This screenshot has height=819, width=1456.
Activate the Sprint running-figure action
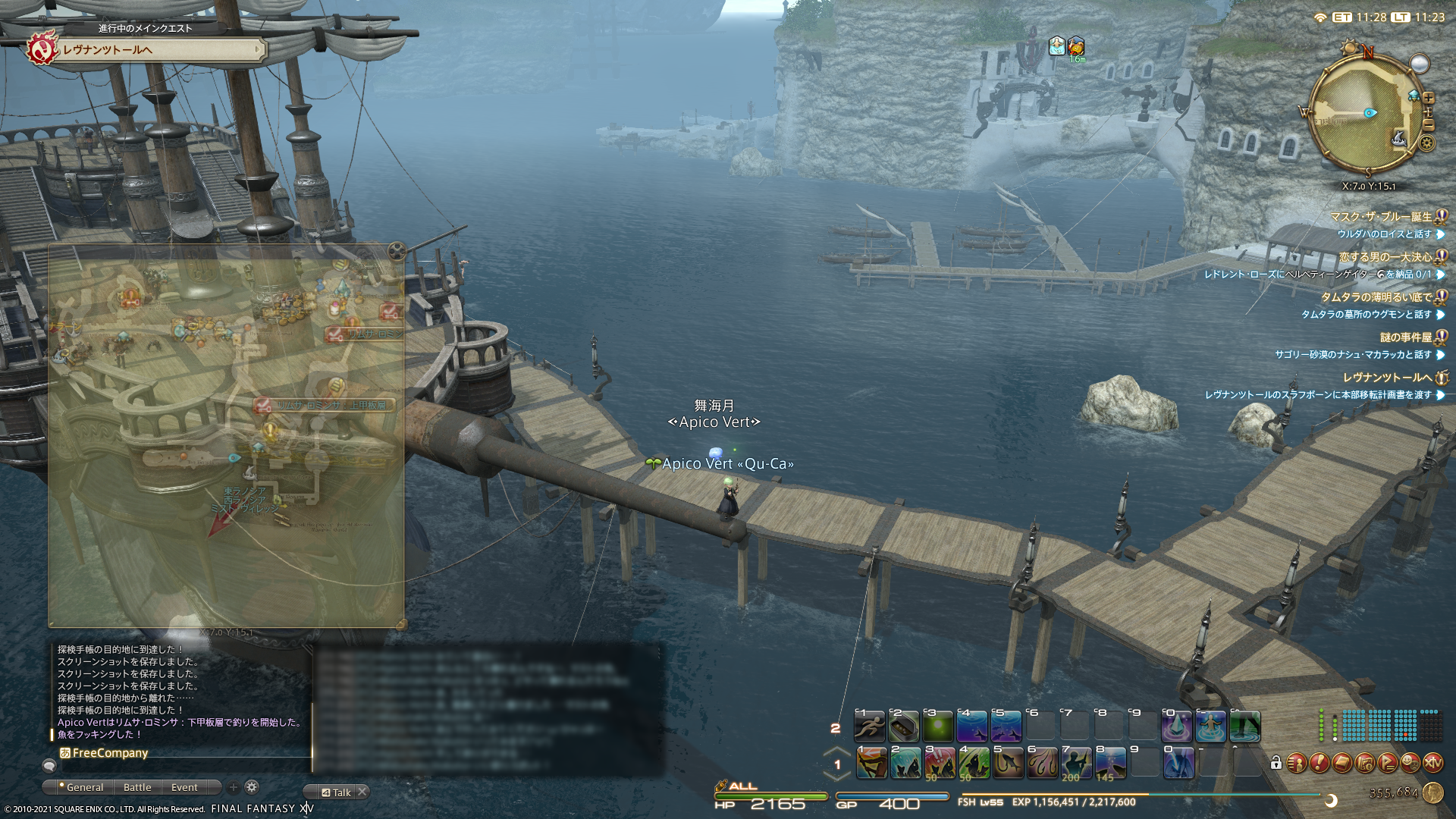point(870,726)
